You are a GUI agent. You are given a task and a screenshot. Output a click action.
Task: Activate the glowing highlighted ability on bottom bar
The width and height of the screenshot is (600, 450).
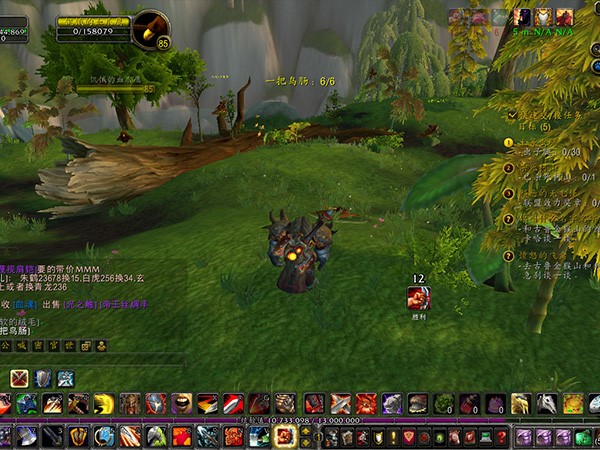pyautogui.click(x=285, y=437)
